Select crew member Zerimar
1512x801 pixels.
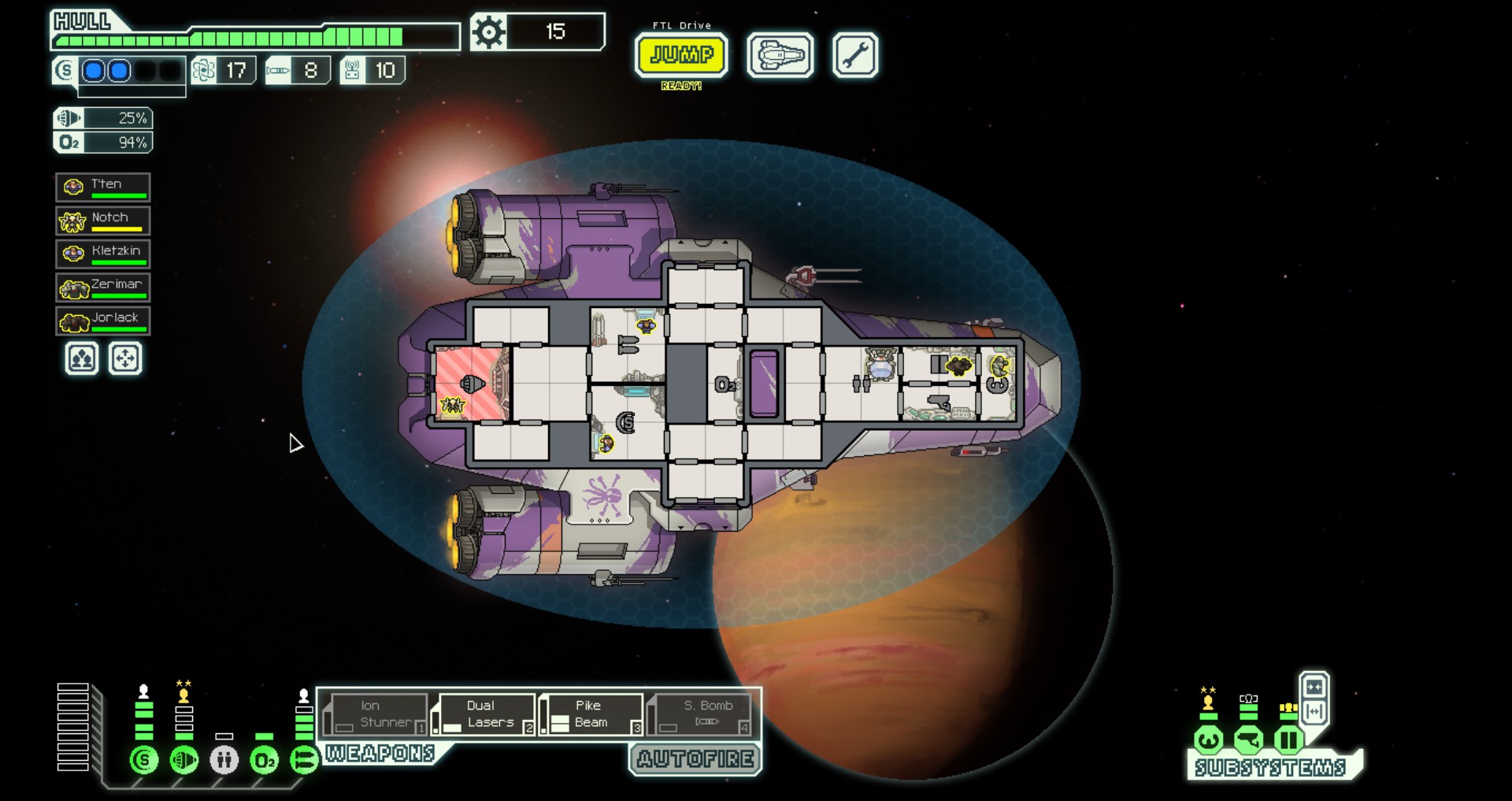pos(103,287)
